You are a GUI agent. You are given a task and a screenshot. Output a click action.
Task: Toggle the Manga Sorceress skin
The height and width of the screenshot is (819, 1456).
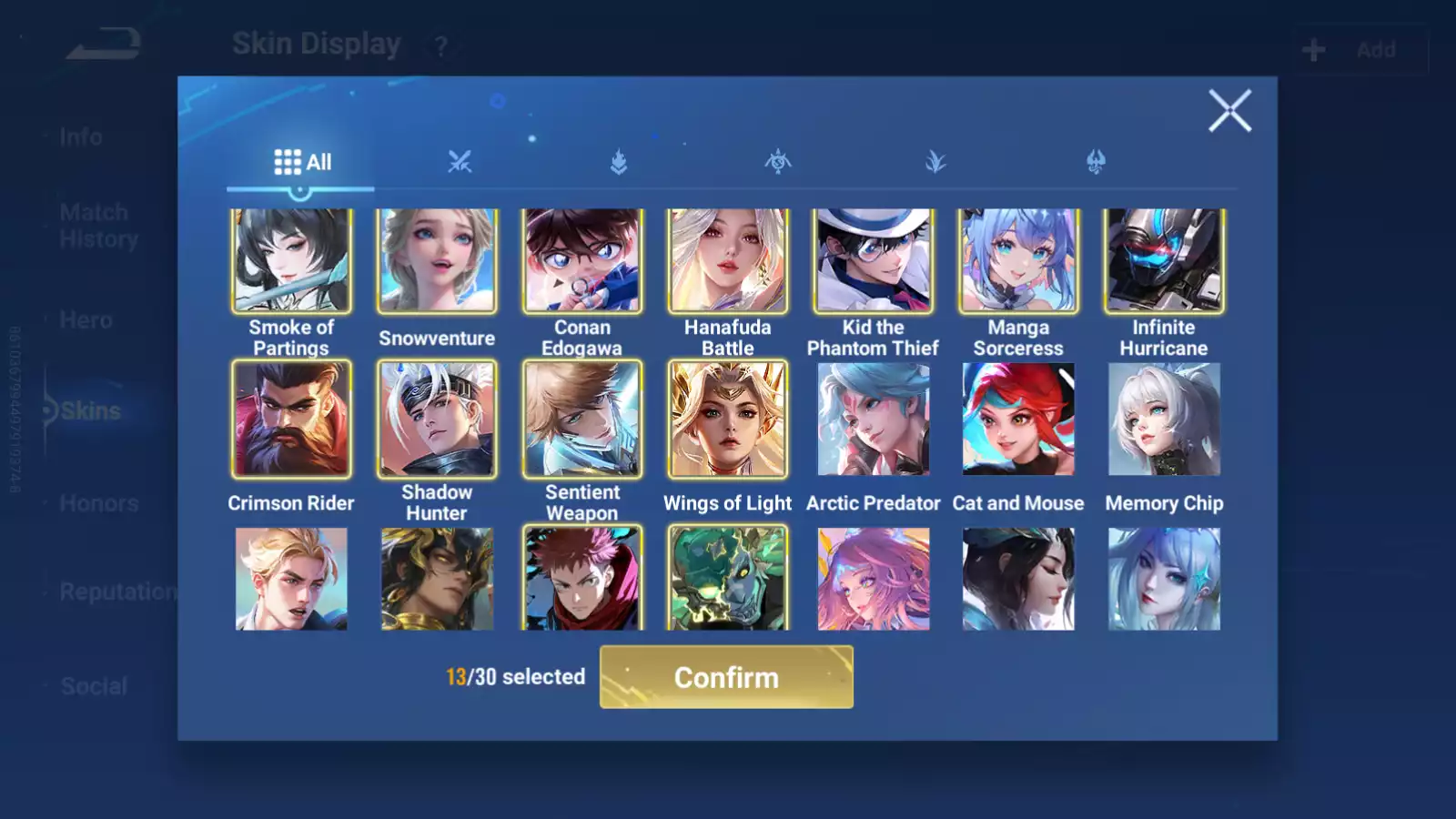coord(1018,260)
